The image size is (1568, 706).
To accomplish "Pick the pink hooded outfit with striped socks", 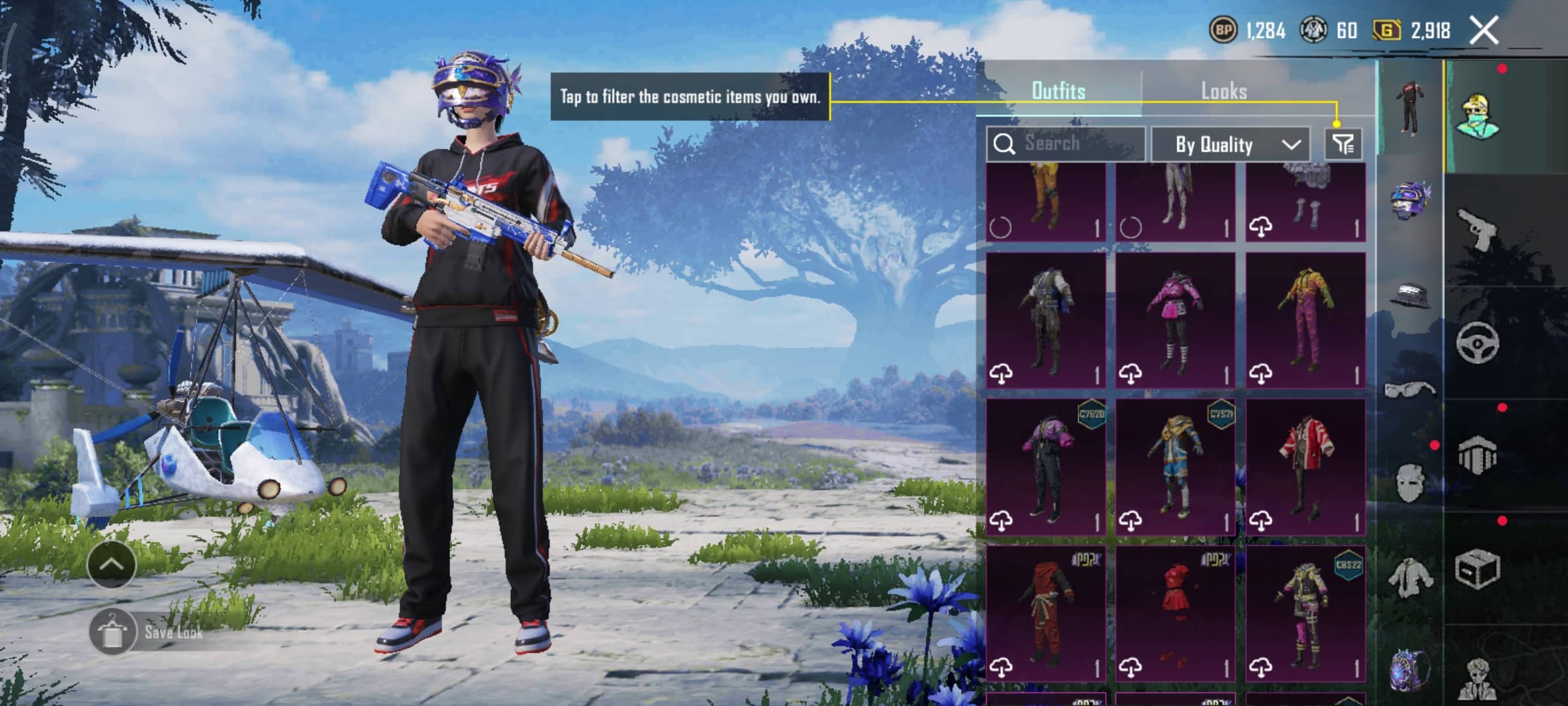I will 1175,320.
